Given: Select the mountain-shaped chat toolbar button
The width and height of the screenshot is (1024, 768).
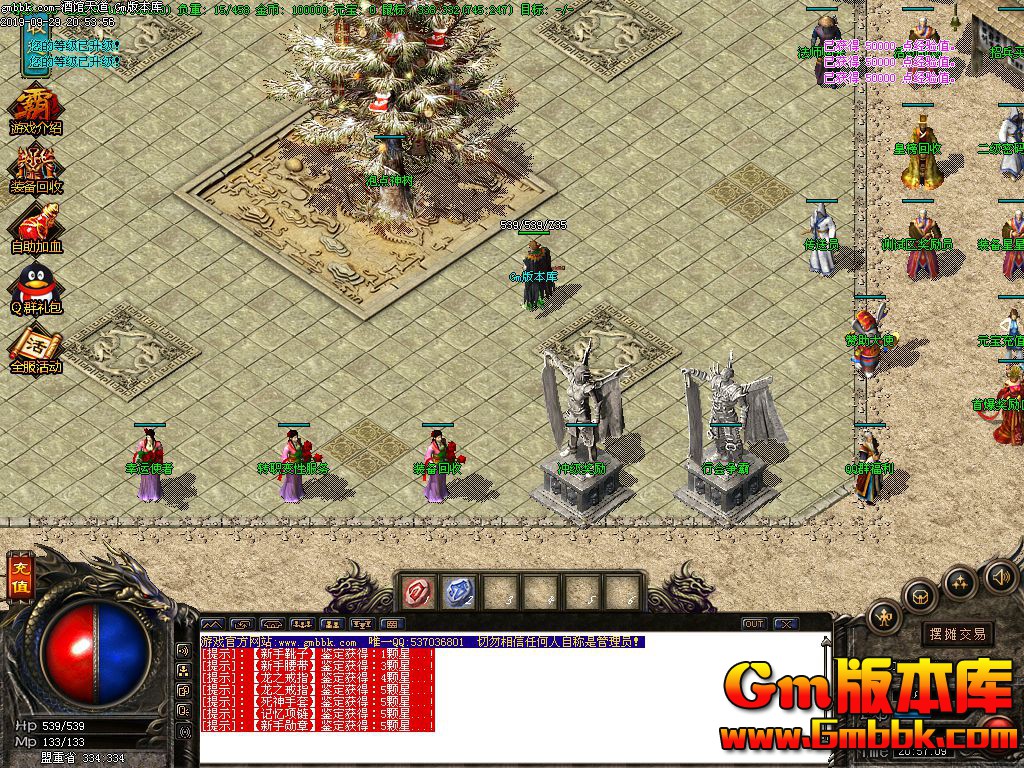Looking at the screenshot, I should click(215, 624).
